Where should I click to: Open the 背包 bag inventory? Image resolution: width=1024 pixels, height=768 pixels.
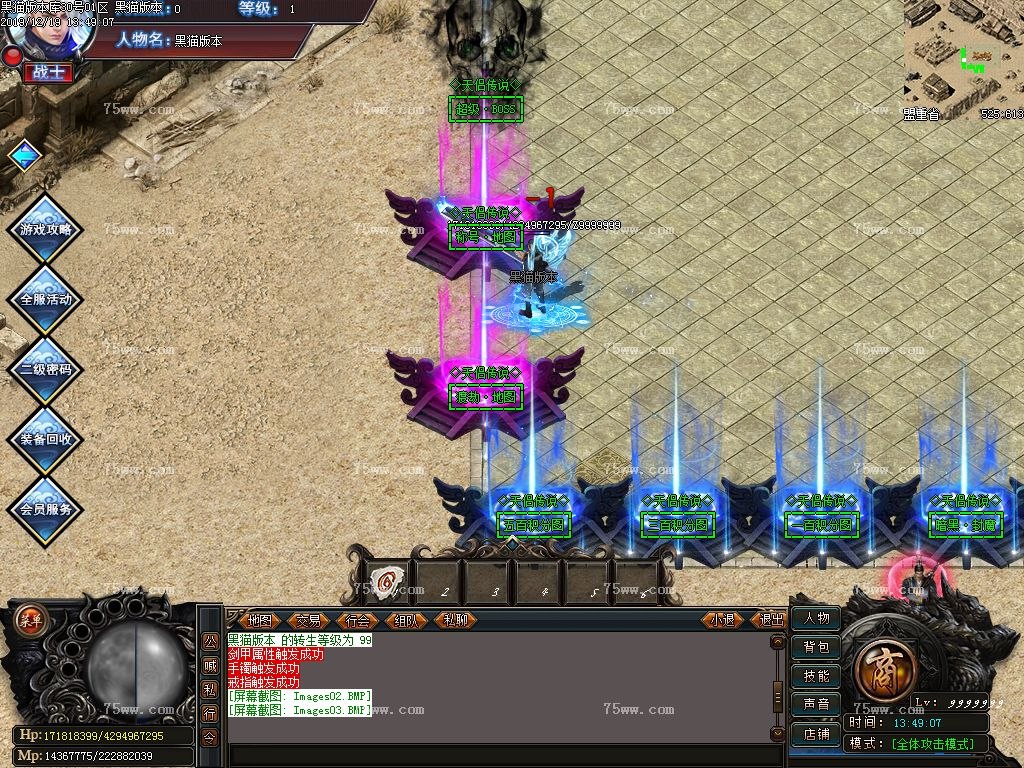pyautogui.click(x=816, y=648)
